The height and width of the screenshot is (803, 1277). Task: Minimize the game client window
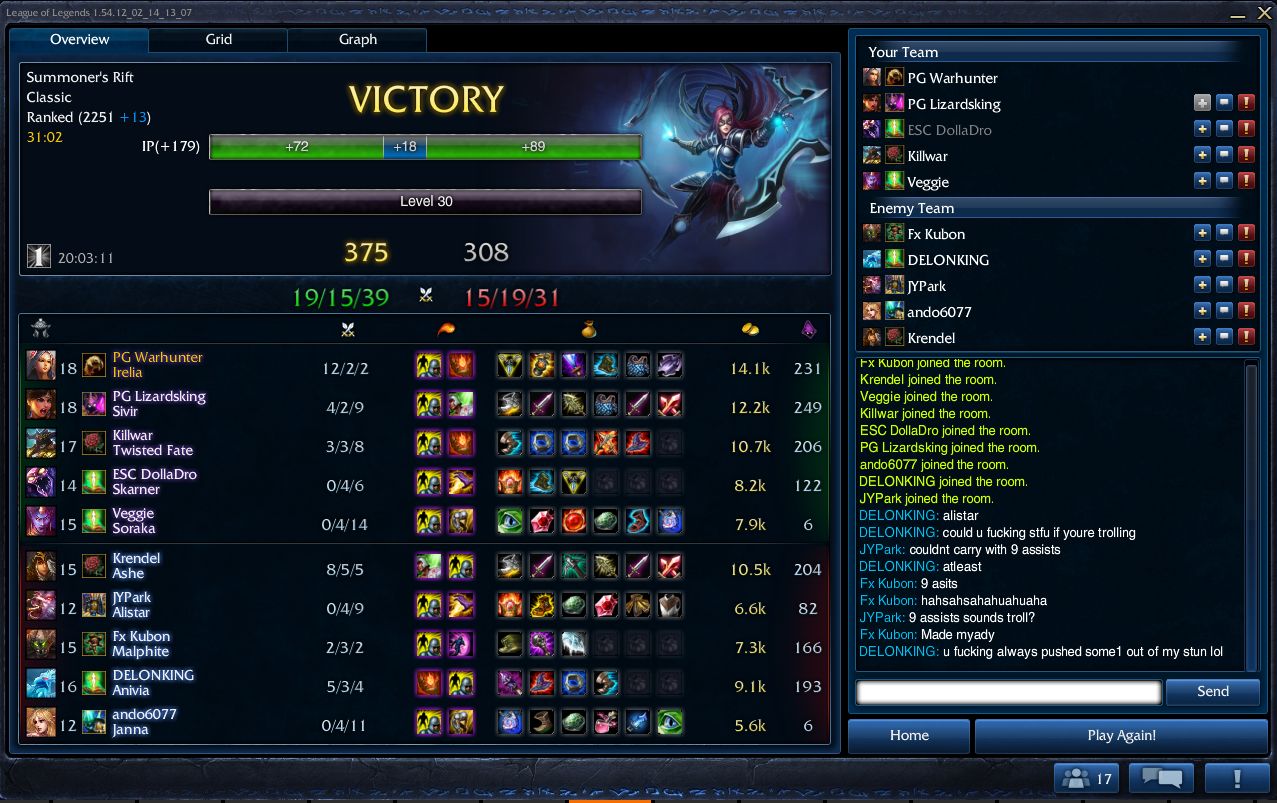pyautogui.click(x=1238, y=14)
